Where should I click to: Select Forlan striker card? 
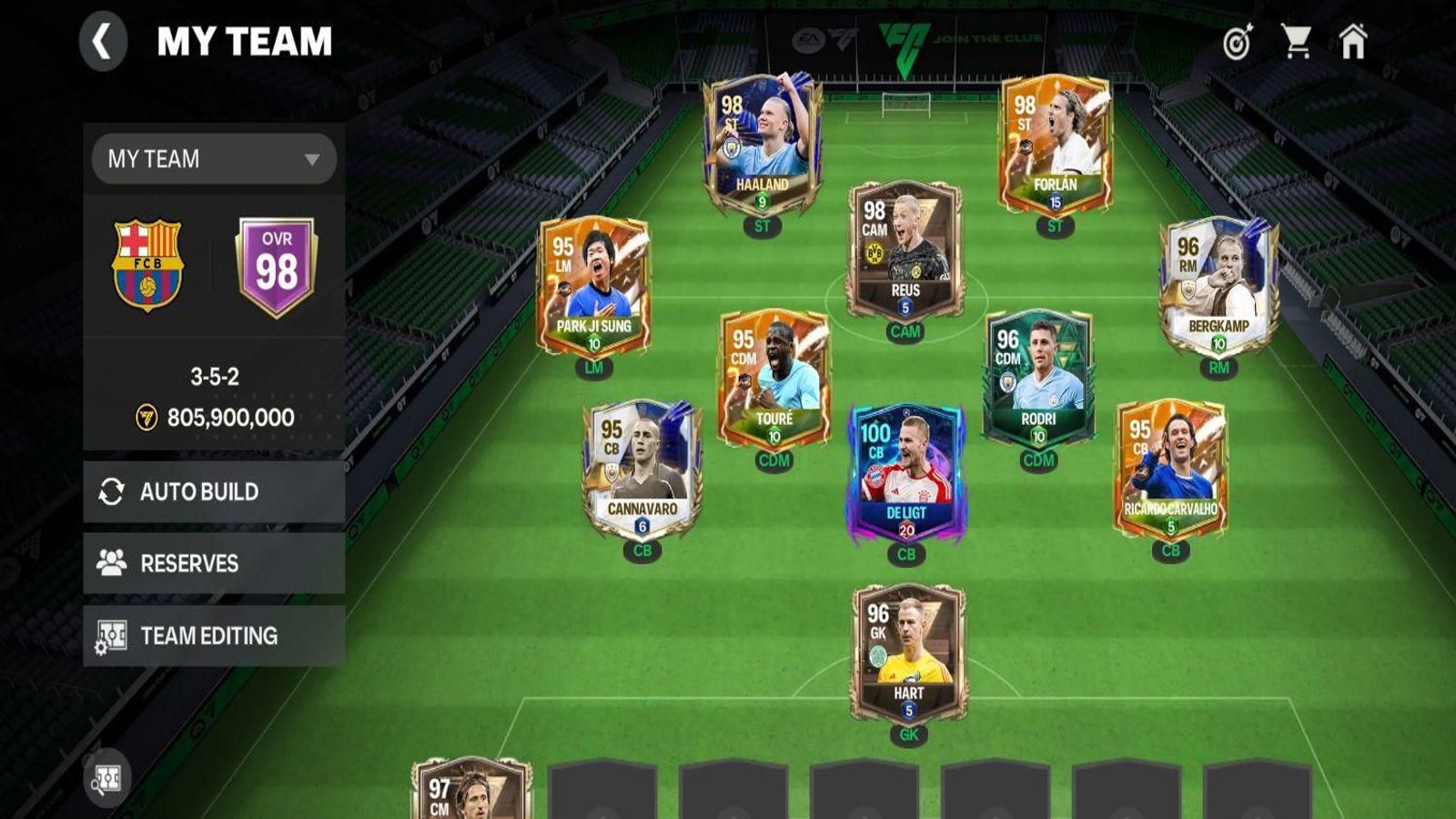pyautogui.click(x=1056, y=146)
